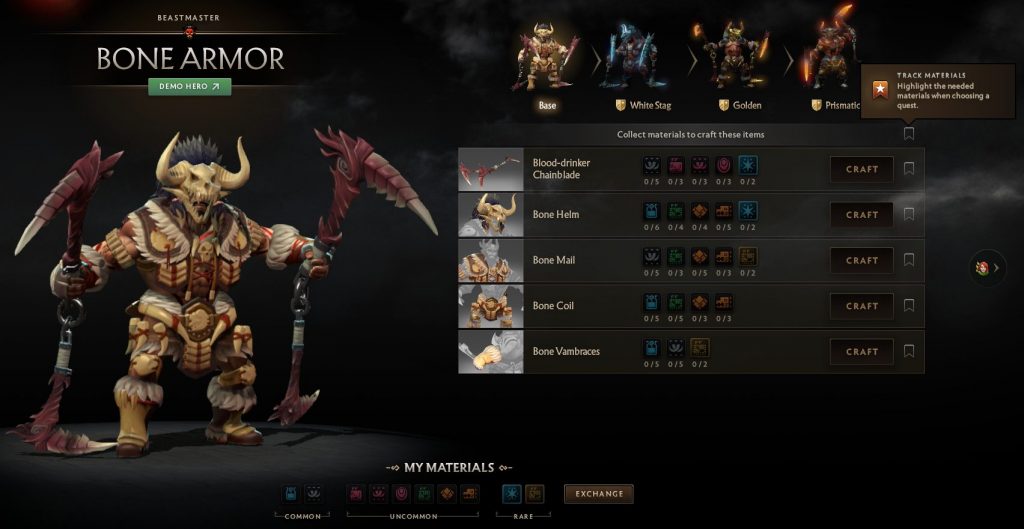Craft the Bone Vambraces

(861, 352)
